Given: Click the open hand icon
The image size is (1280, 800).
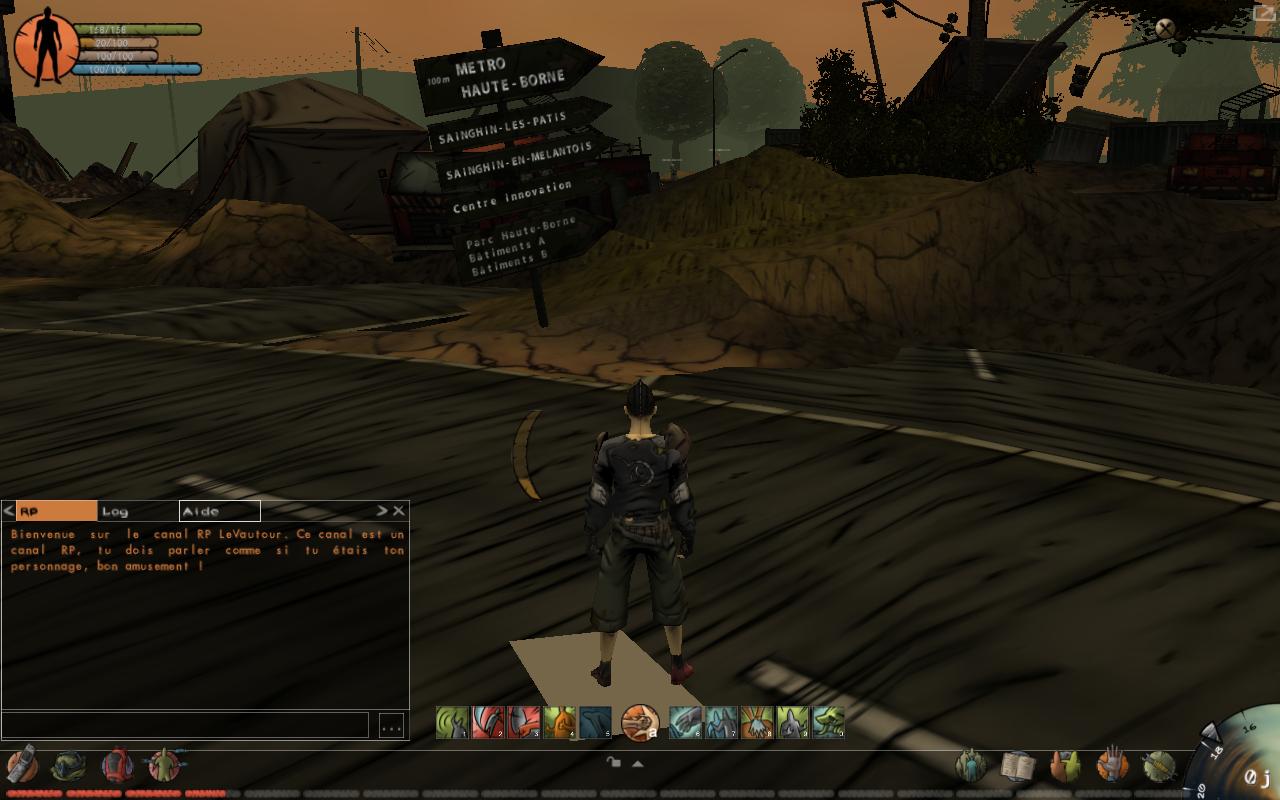Looking at the screenshot, I should (1111, 766).
